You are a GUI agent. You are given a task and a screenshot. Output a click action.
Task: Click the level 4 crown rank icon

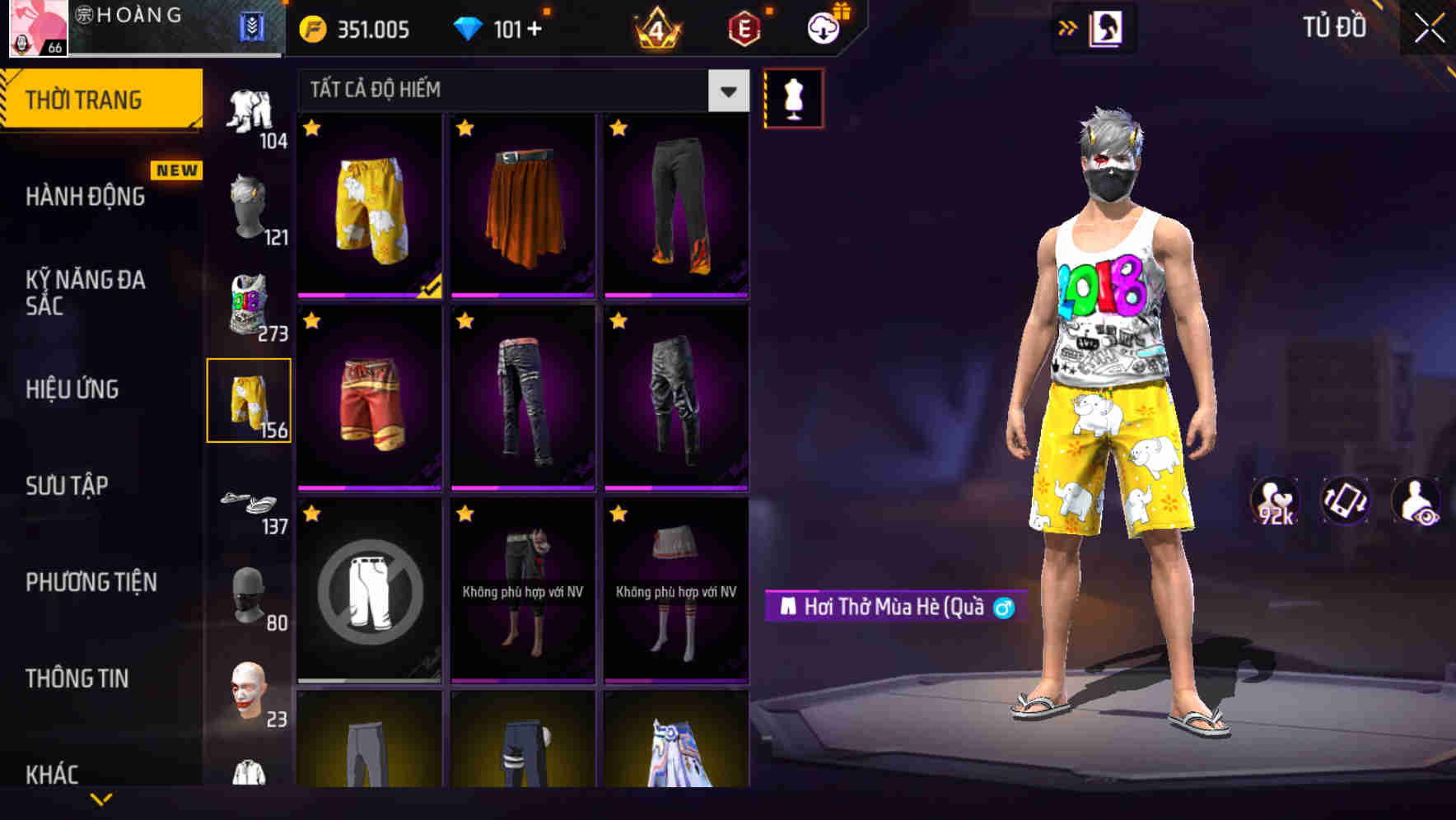tap(655, 29)
